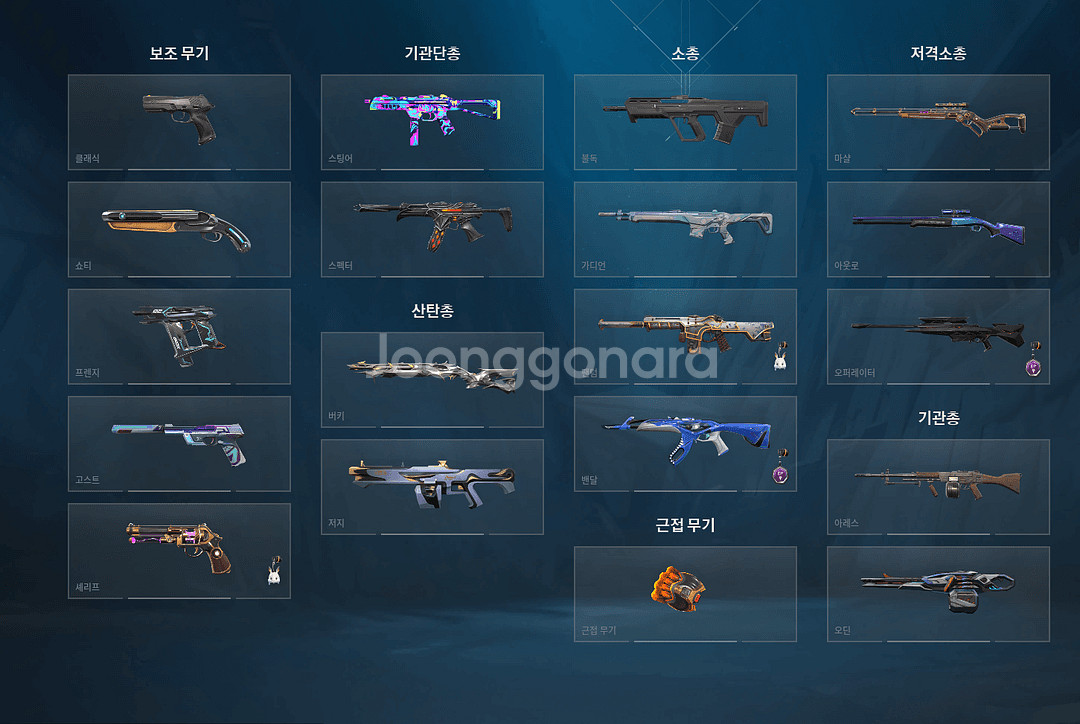Open the Sheriff (셰리프) revolver slot
Viewport: 1080px width, 724px height.
pyautogui.click(x=179, y=550)
